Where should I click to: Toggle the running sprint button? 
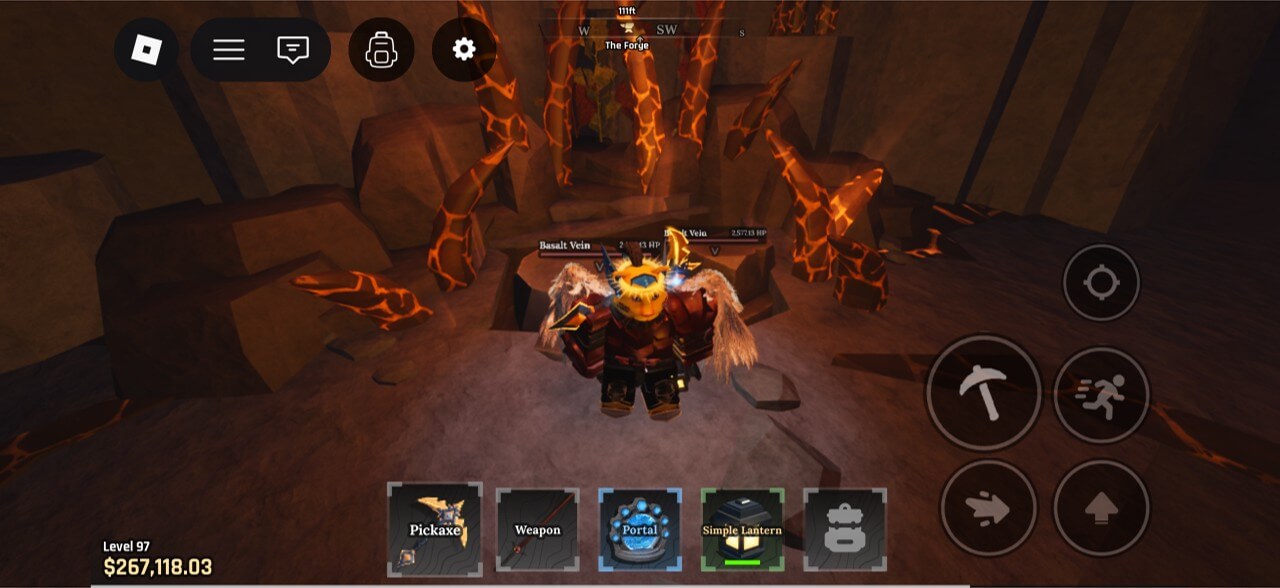click(1101, 395)
